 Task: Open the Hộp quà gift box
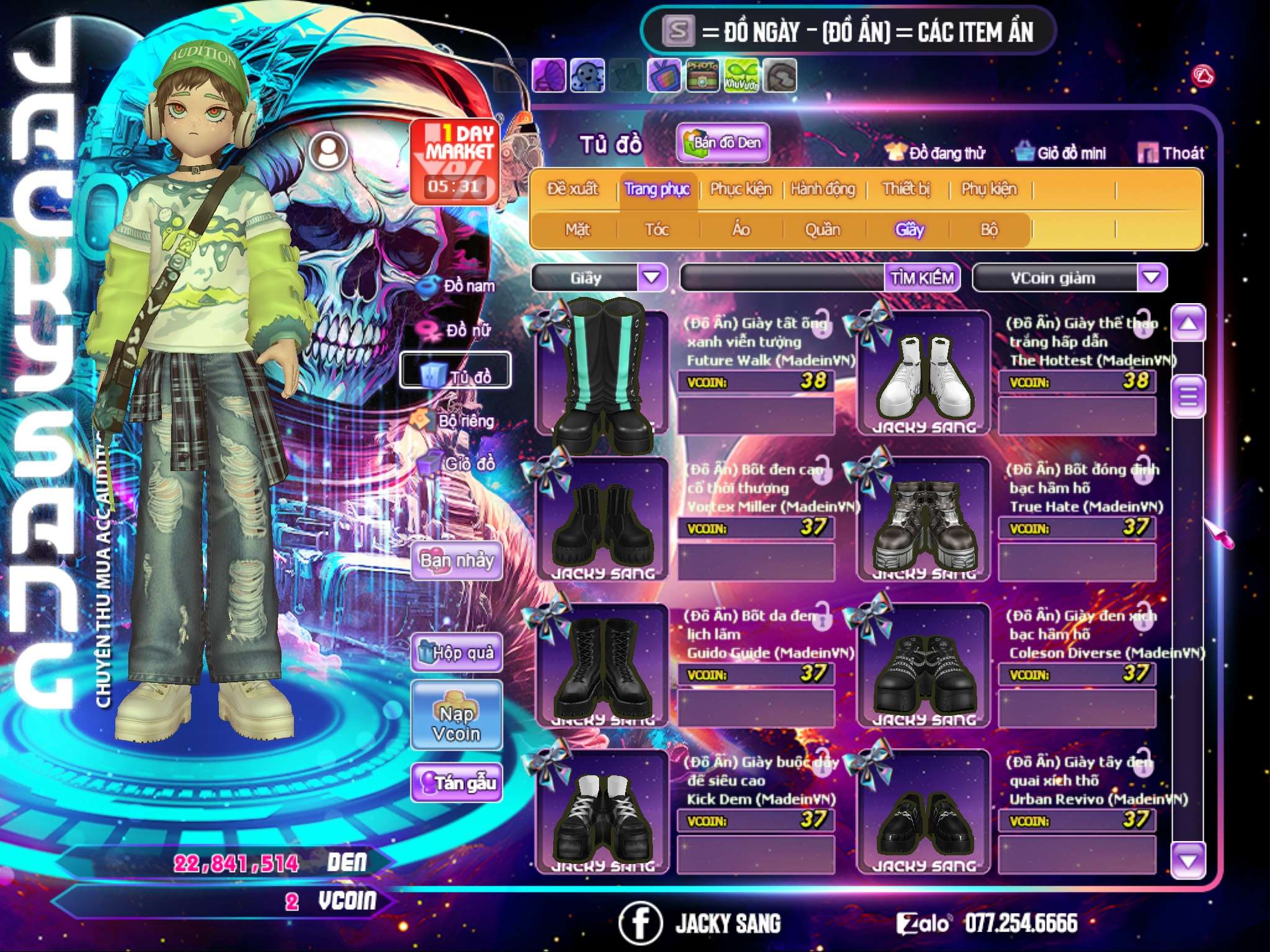pos(457,653)
